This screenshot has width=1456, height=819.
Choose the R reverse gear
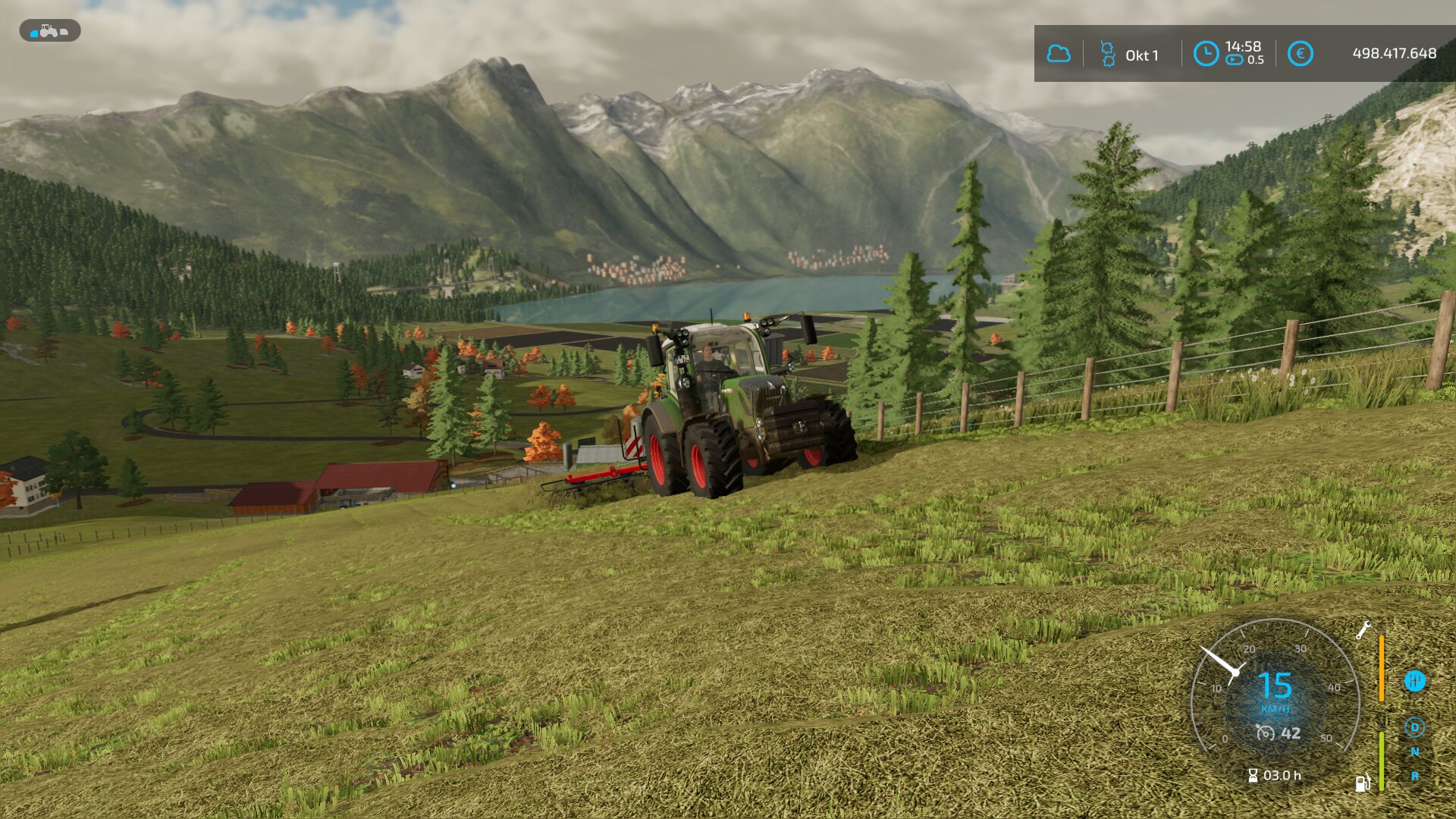point(1414,776)
